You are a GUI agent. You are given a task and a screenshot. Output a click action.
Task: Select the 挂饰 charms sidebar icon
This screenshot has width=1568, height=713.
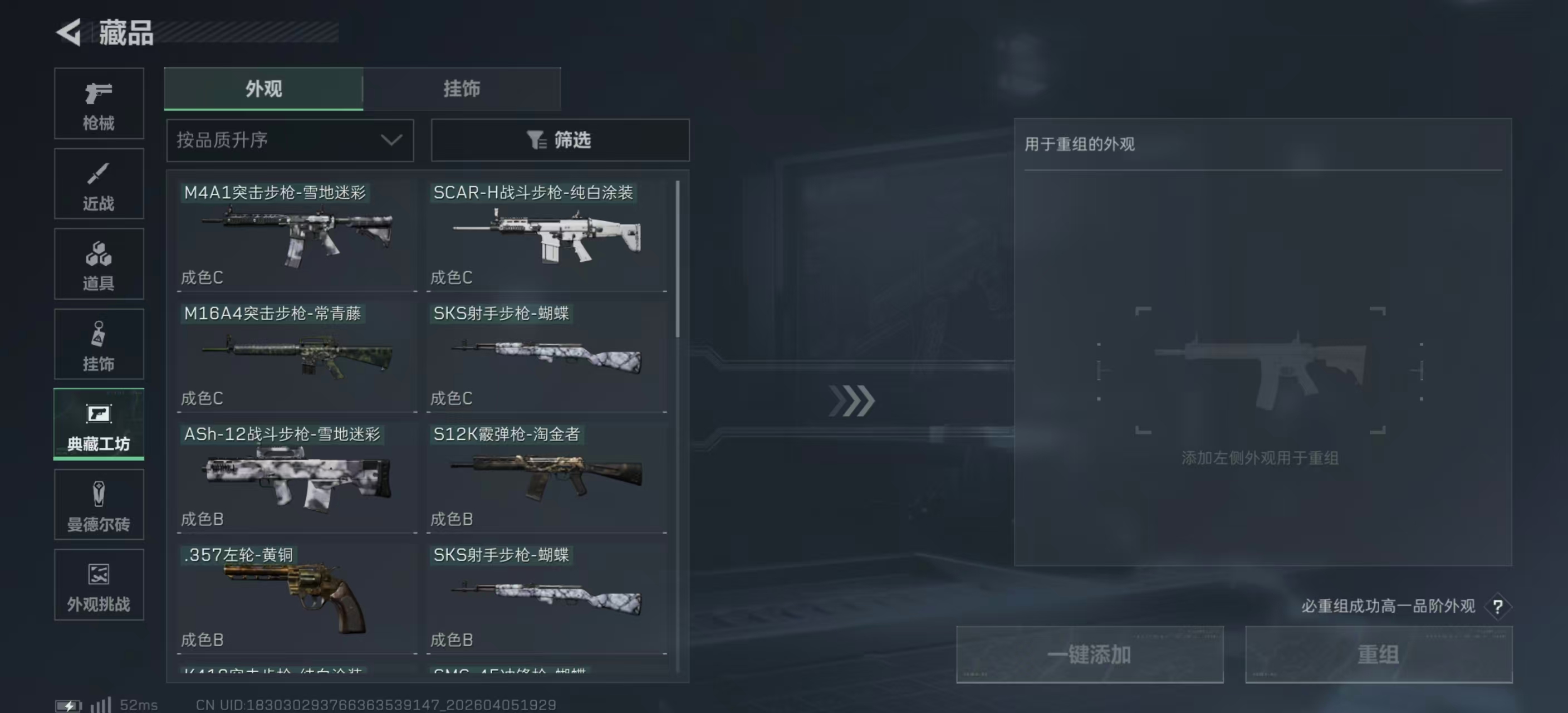point(99,343)
